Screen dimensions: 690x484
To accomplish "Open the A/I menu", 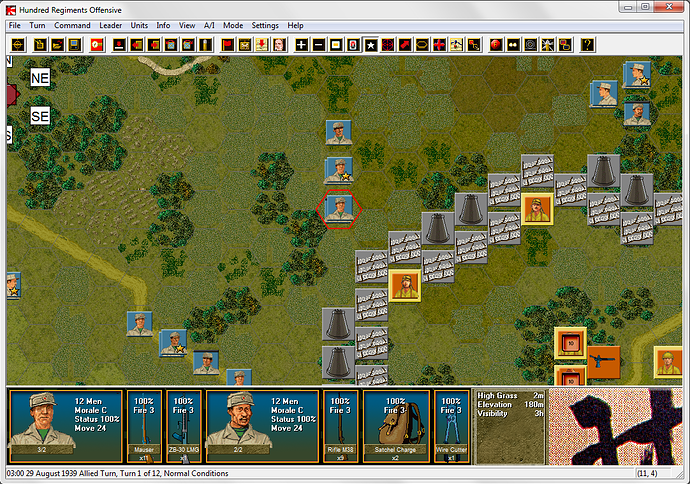I will 211,25.
